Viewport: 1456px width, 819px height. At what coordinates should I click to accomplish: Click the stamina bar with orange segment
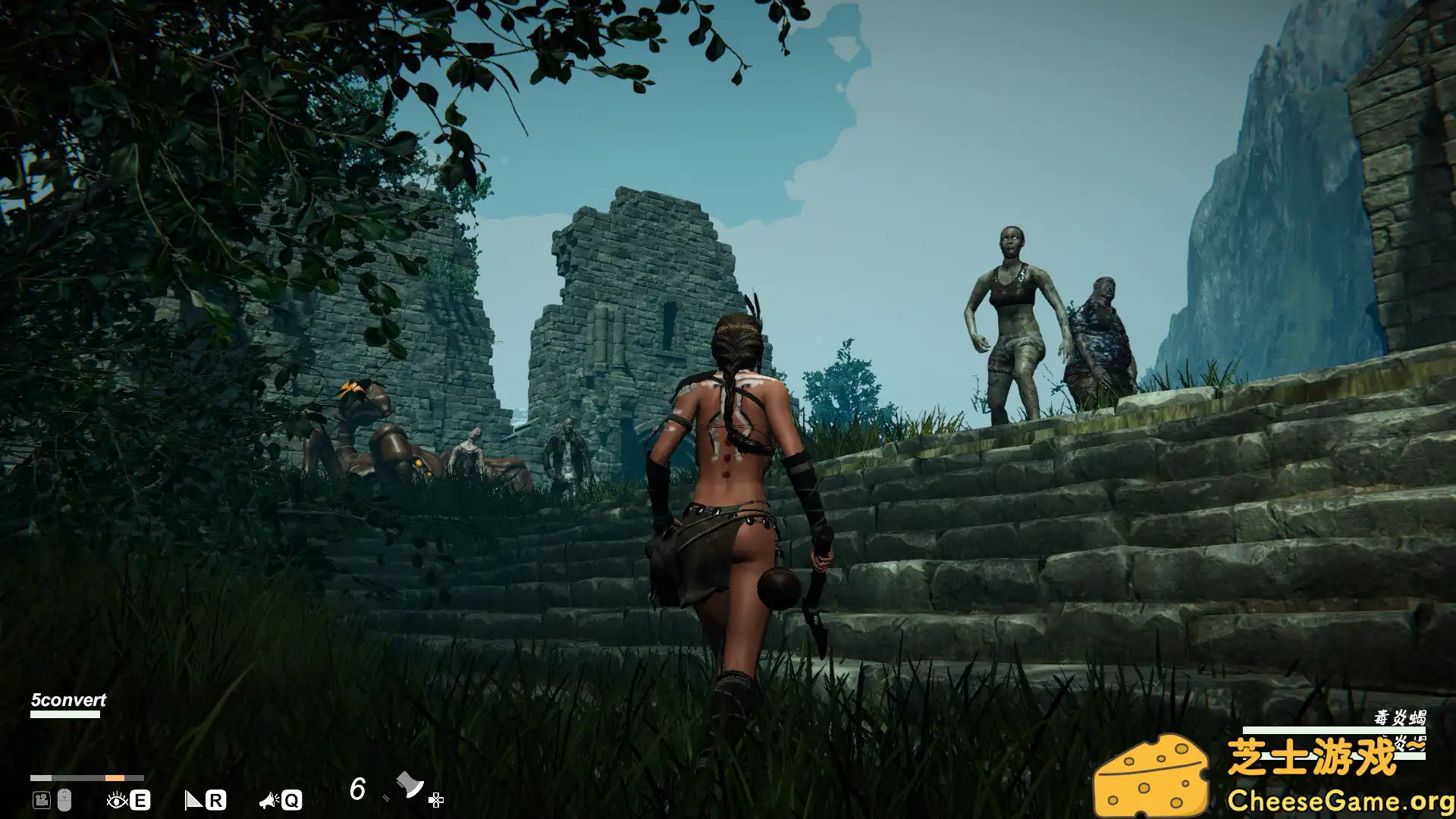point(87,778)
